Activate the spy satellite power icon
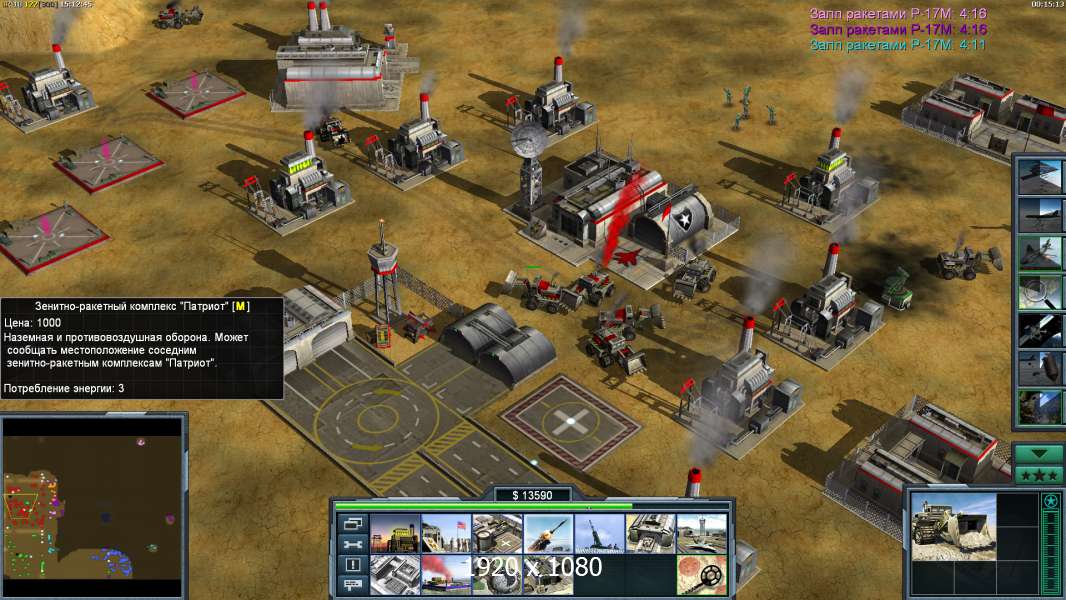The width and height of the screenshot is (1066, 600). coord(1038,329)
